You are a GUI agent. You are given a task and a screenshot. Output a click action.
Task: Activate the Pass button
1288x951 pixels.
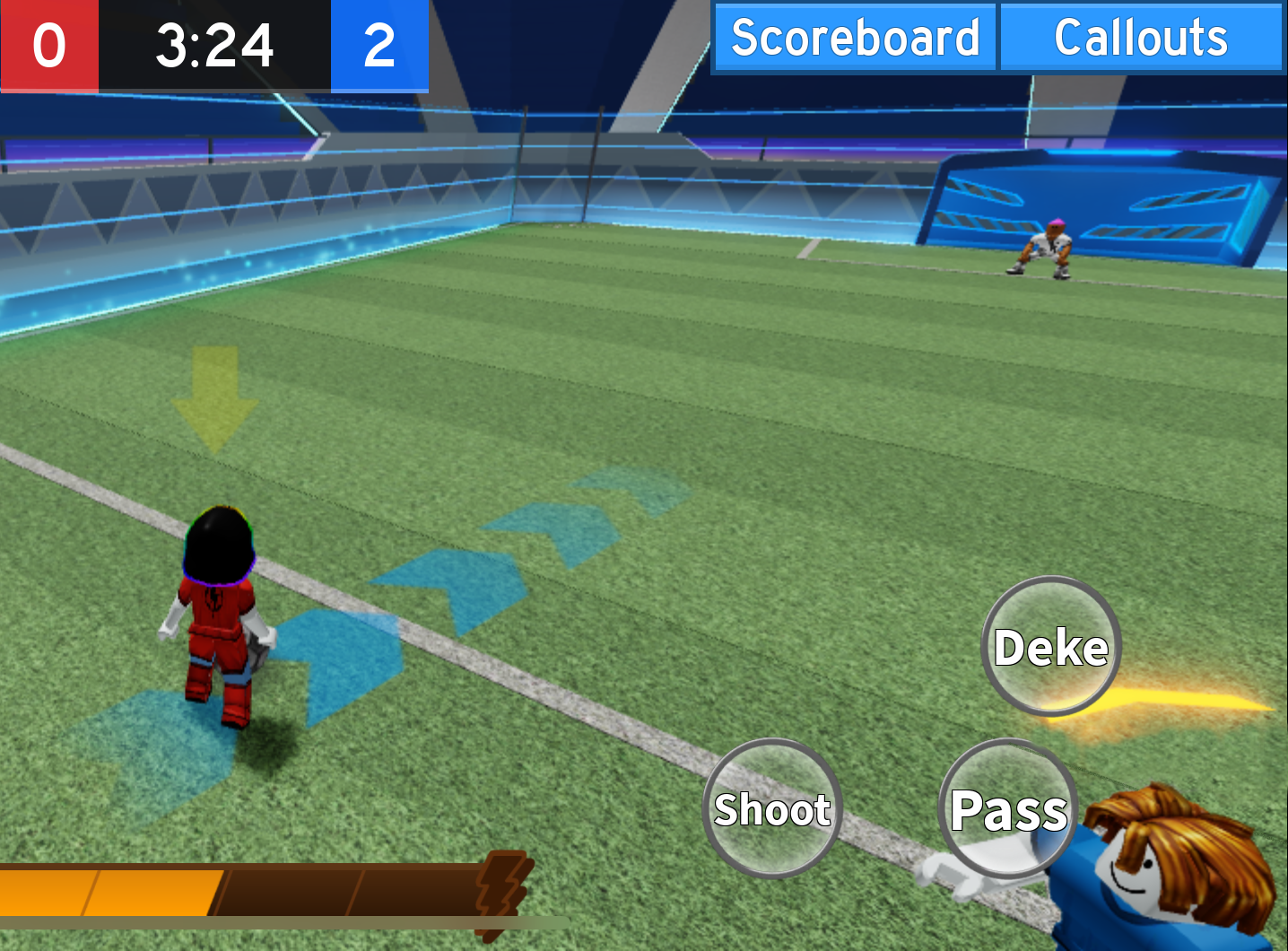pos(1008,808)
